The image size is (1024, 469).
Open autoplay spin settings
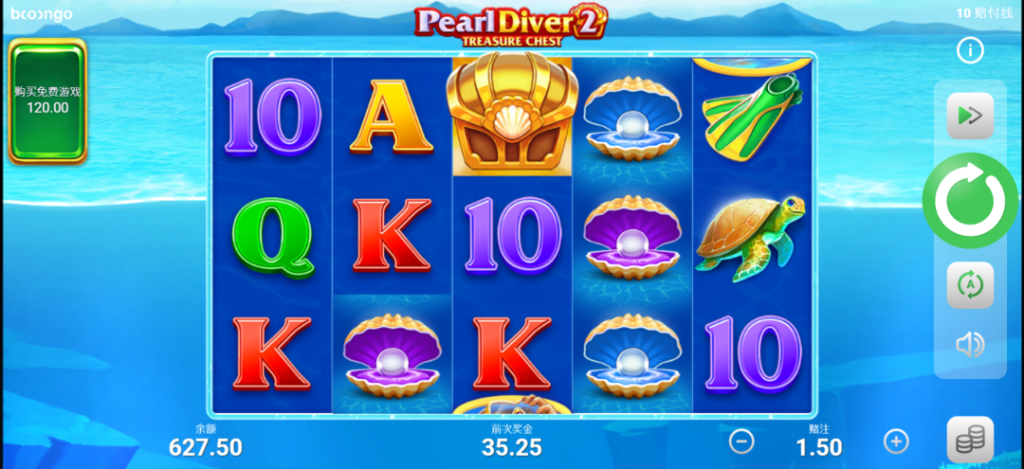click(969, 286)
